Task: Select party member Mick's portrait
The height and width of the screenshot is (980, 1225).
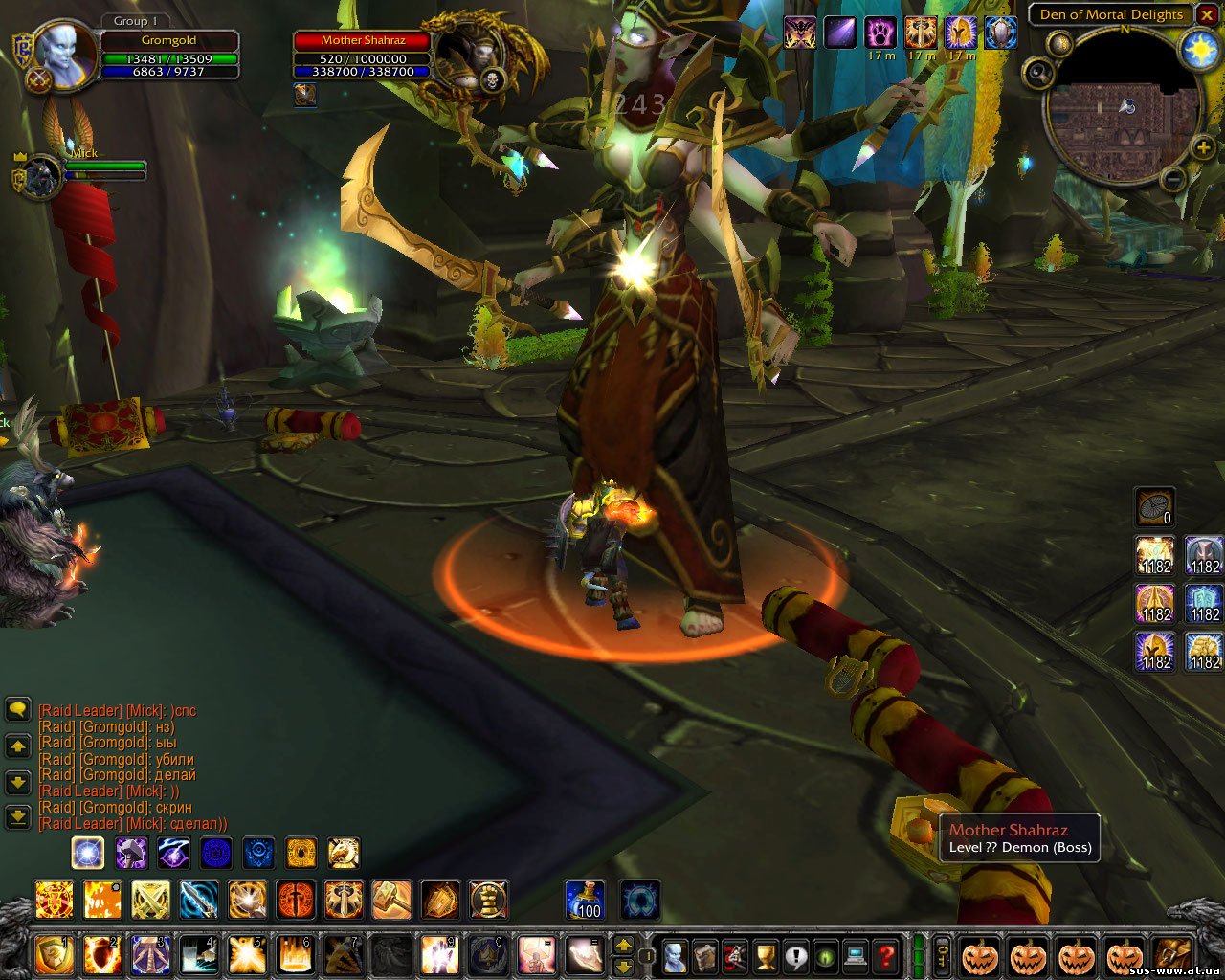Action: [x=41, y=177]
